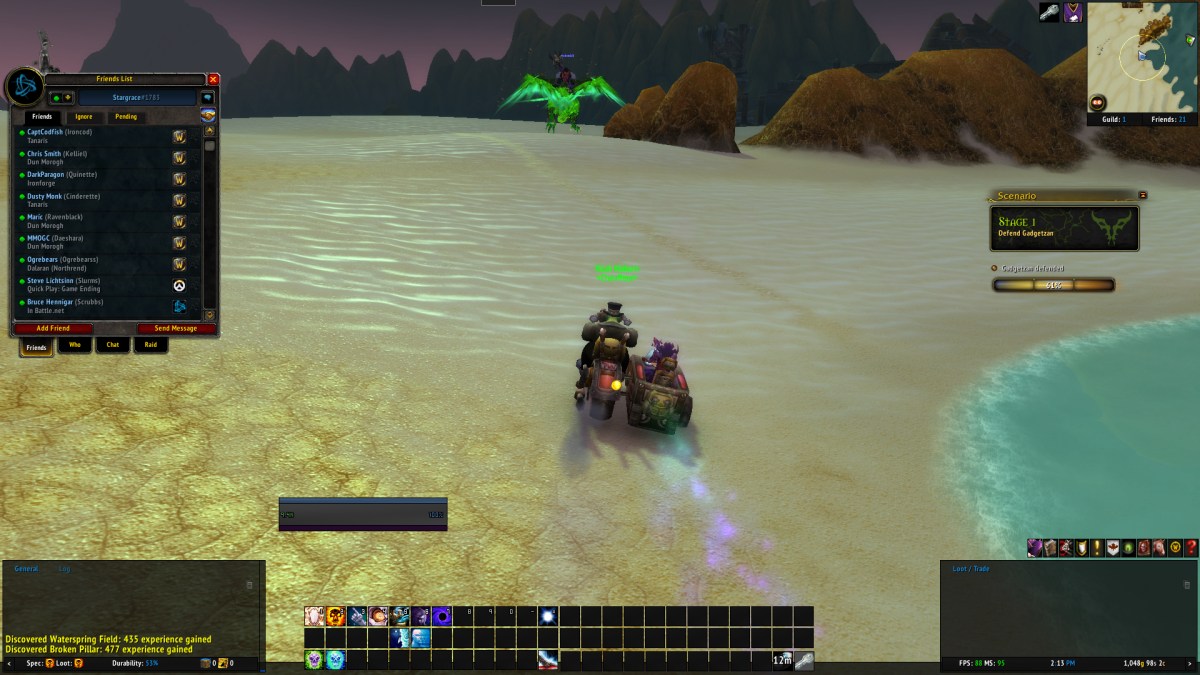The image size is (1200, 675).
Task: Click the Send Message button
Action: (175, 328)
